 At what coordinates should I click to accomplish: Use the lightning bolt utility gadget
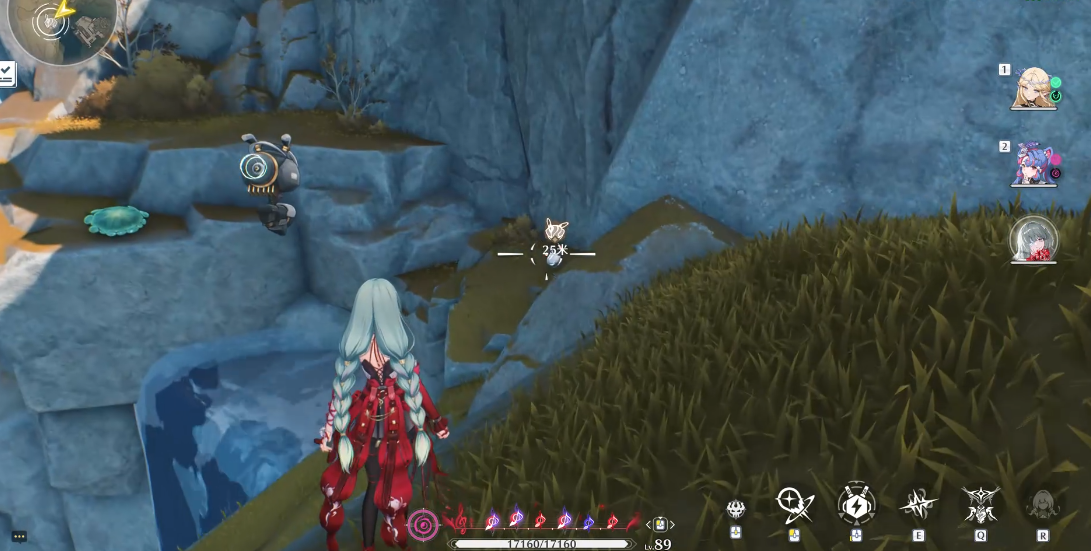coord(856,504)
